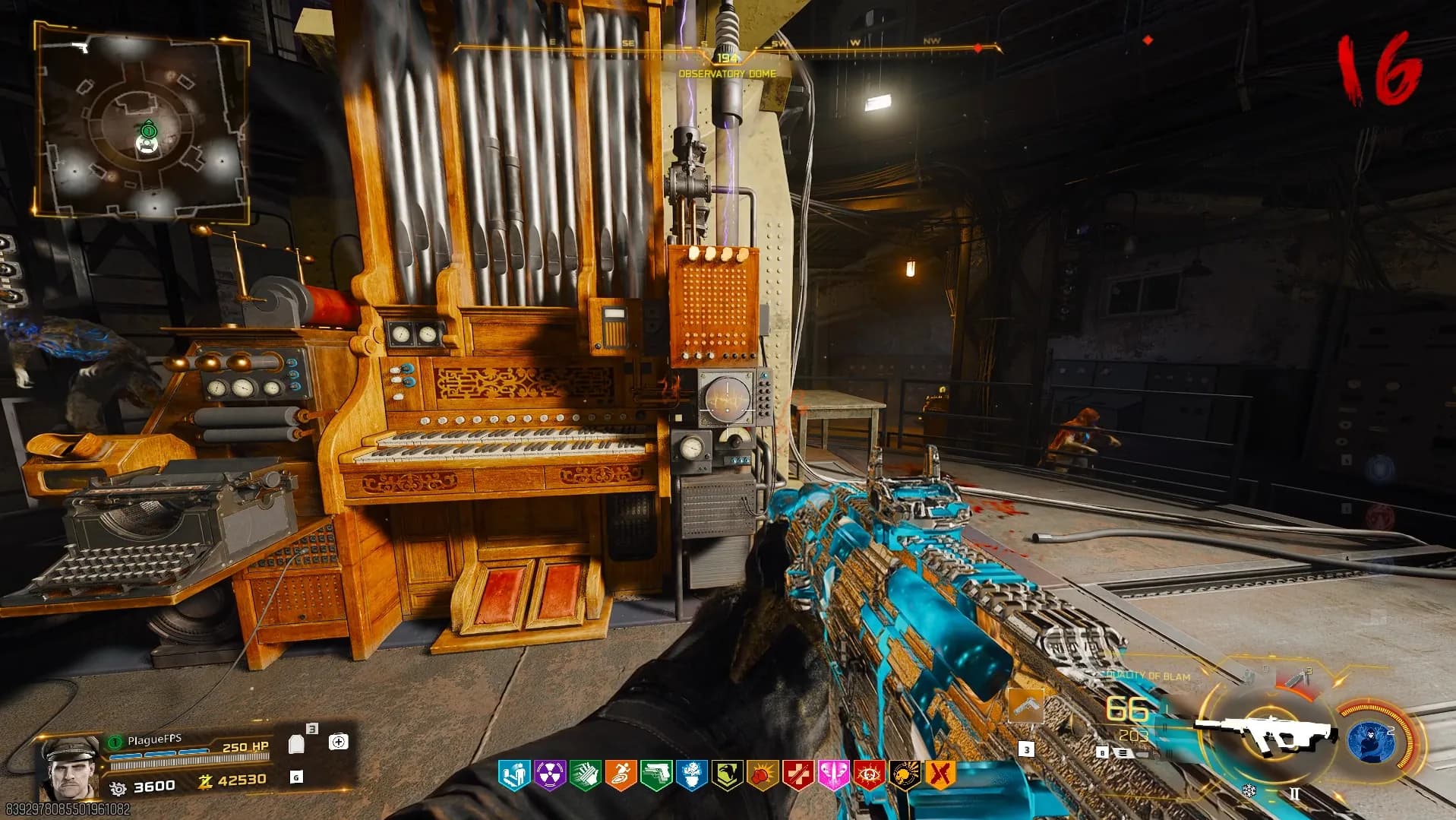This screenshot has height=820, width=1456.
Task: Select the stair-climber blue perk icon
Action: (x=514, y=774)
